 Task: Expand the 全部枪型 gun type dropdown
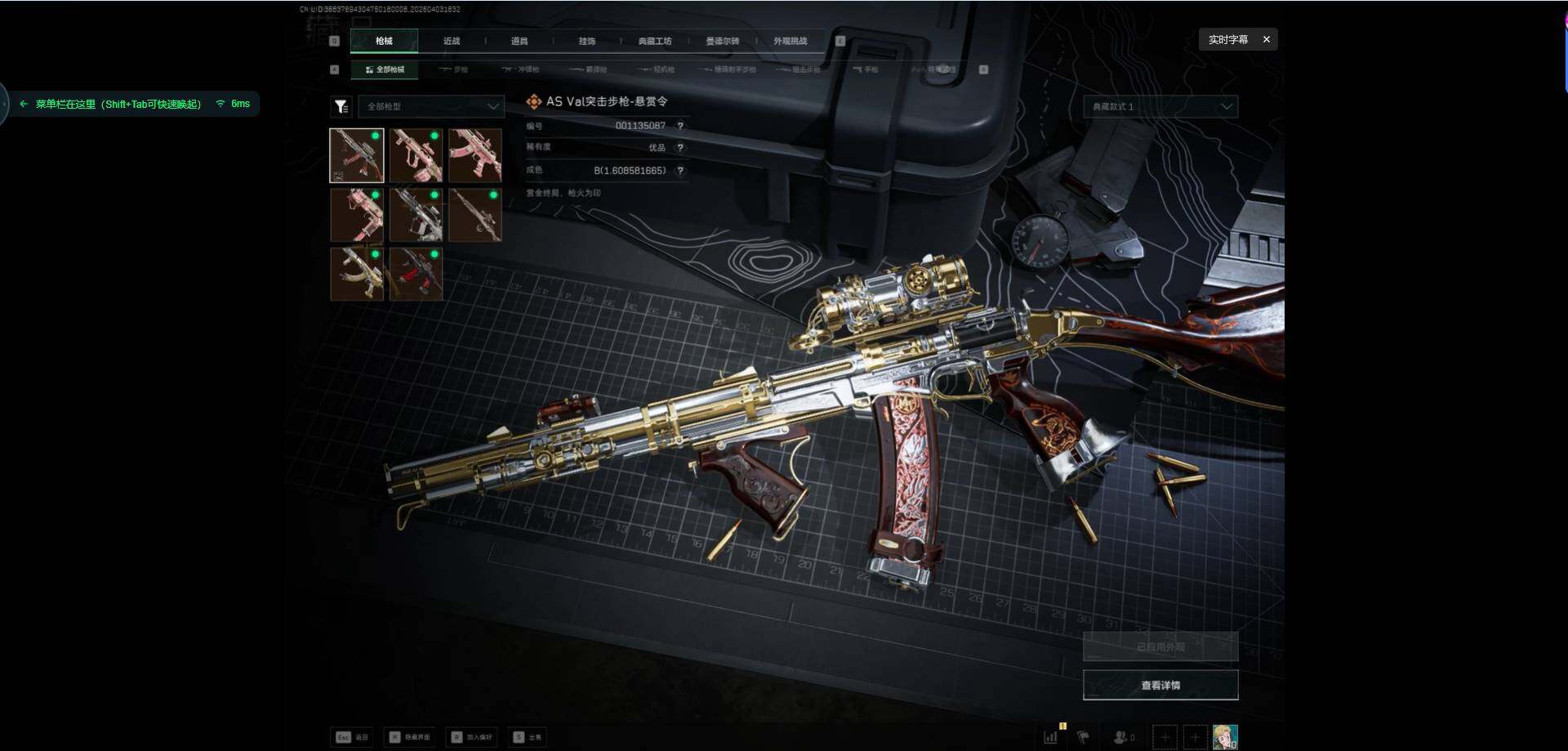[x=432, y=106]
